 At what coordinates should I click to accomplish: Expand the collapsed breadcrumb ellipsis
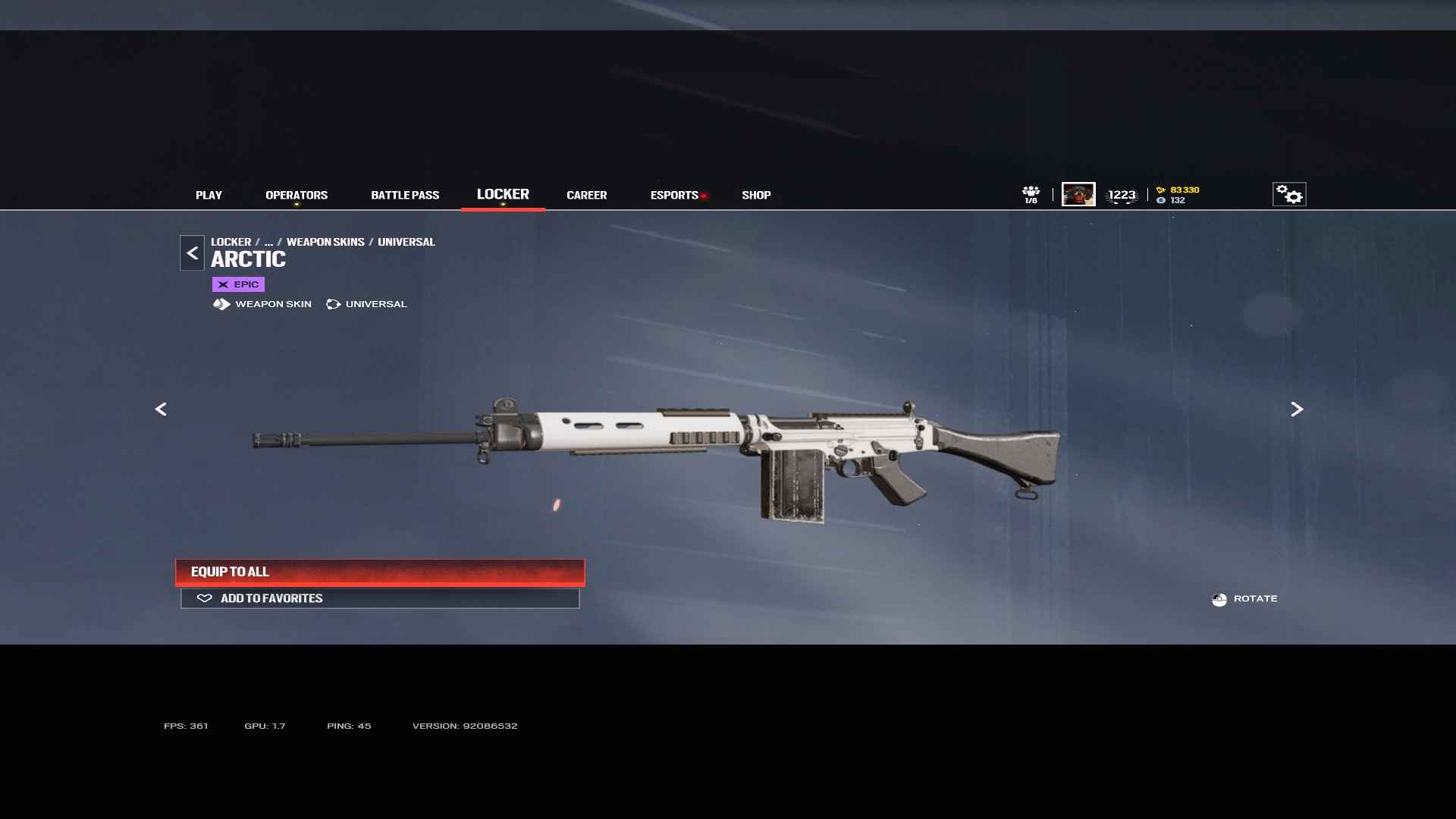coord(268,242)
